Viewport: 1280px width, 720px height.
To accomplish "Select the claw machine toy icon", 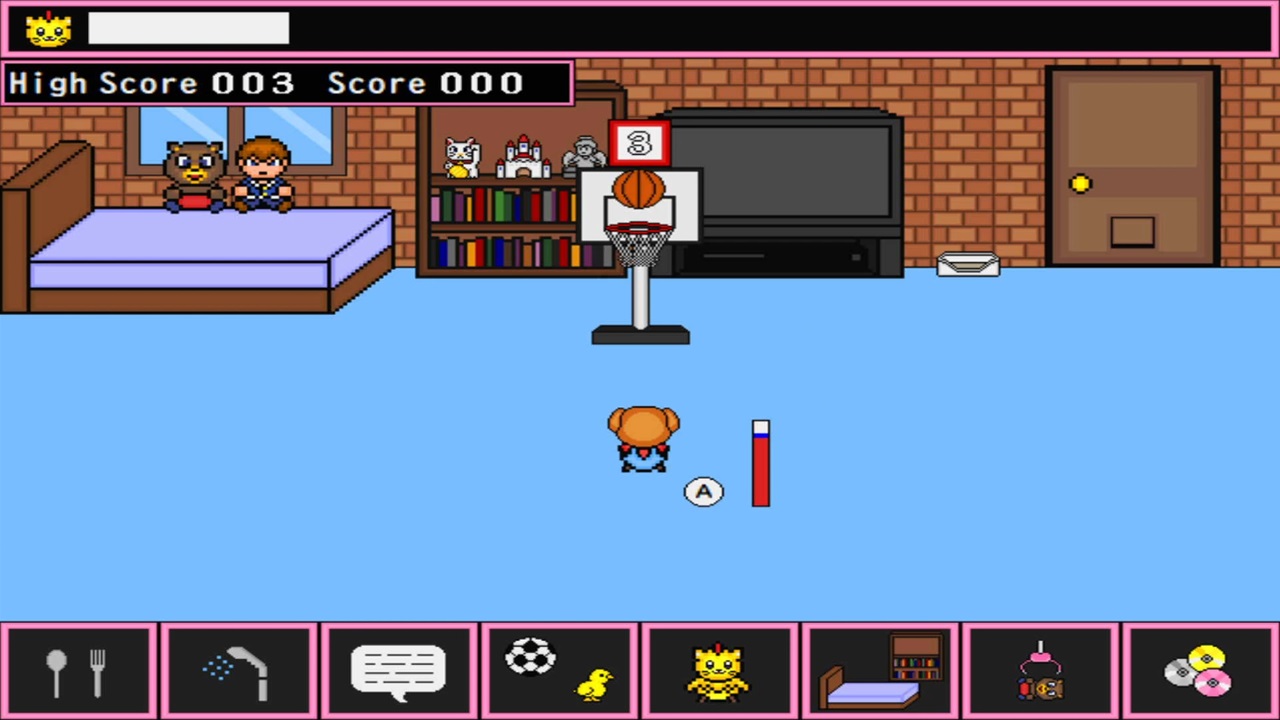I will pos(1040,670).
